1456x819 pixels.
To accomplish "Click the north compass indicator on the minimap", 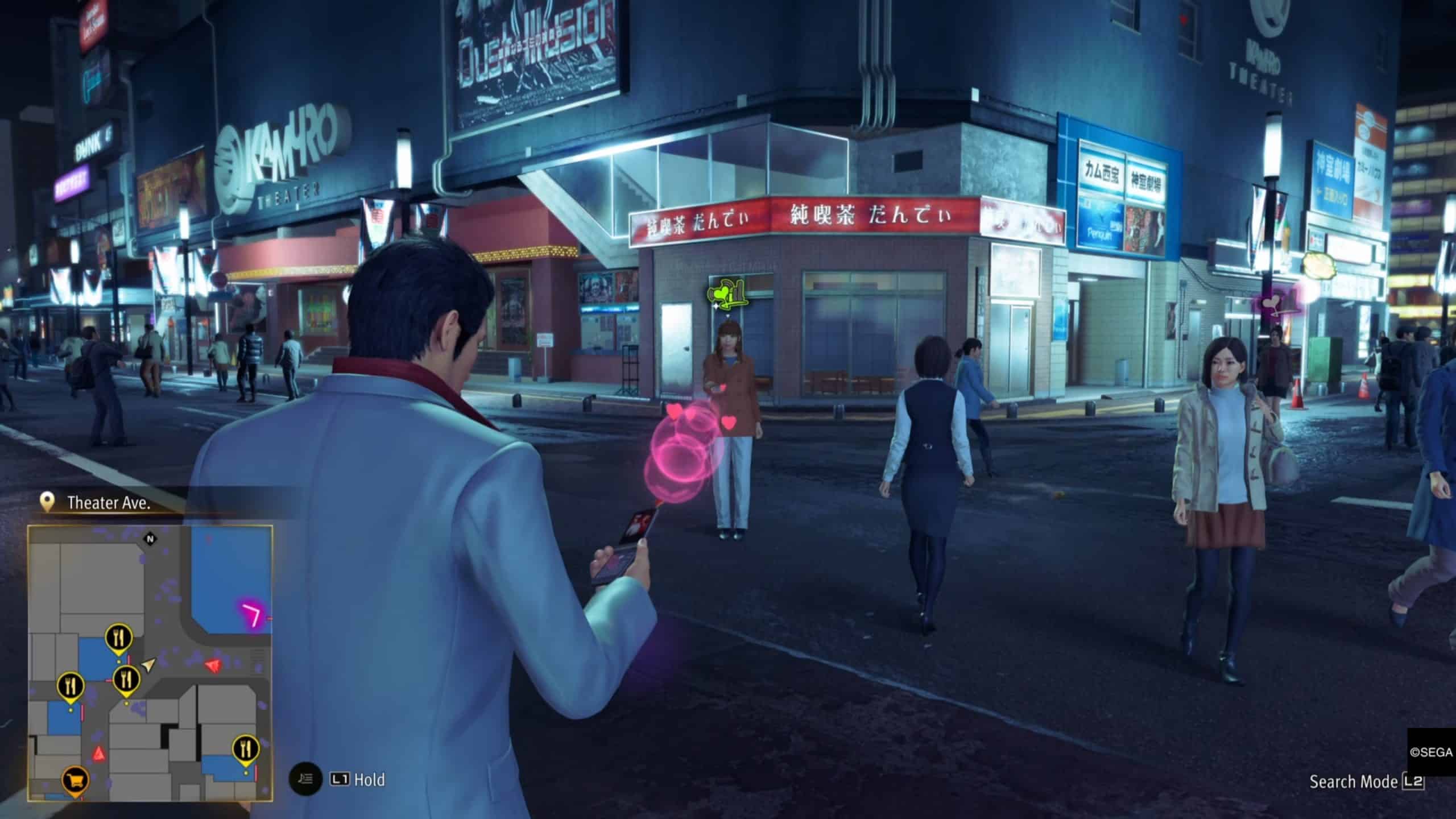I will tap(151, 539).
